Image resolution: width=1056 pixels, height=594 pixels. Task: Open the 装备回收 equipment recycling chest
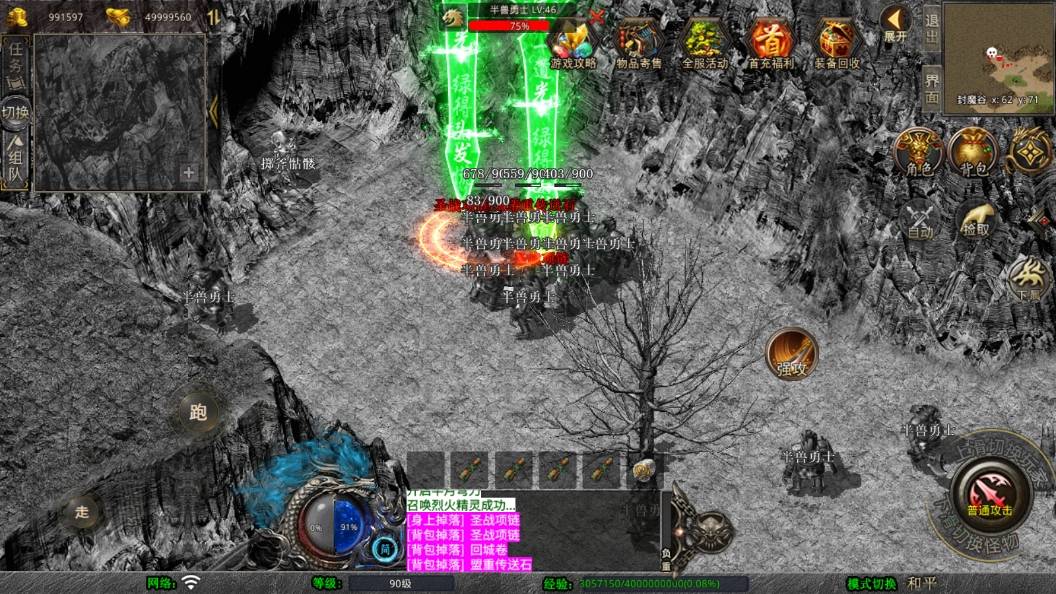(838, 44)
